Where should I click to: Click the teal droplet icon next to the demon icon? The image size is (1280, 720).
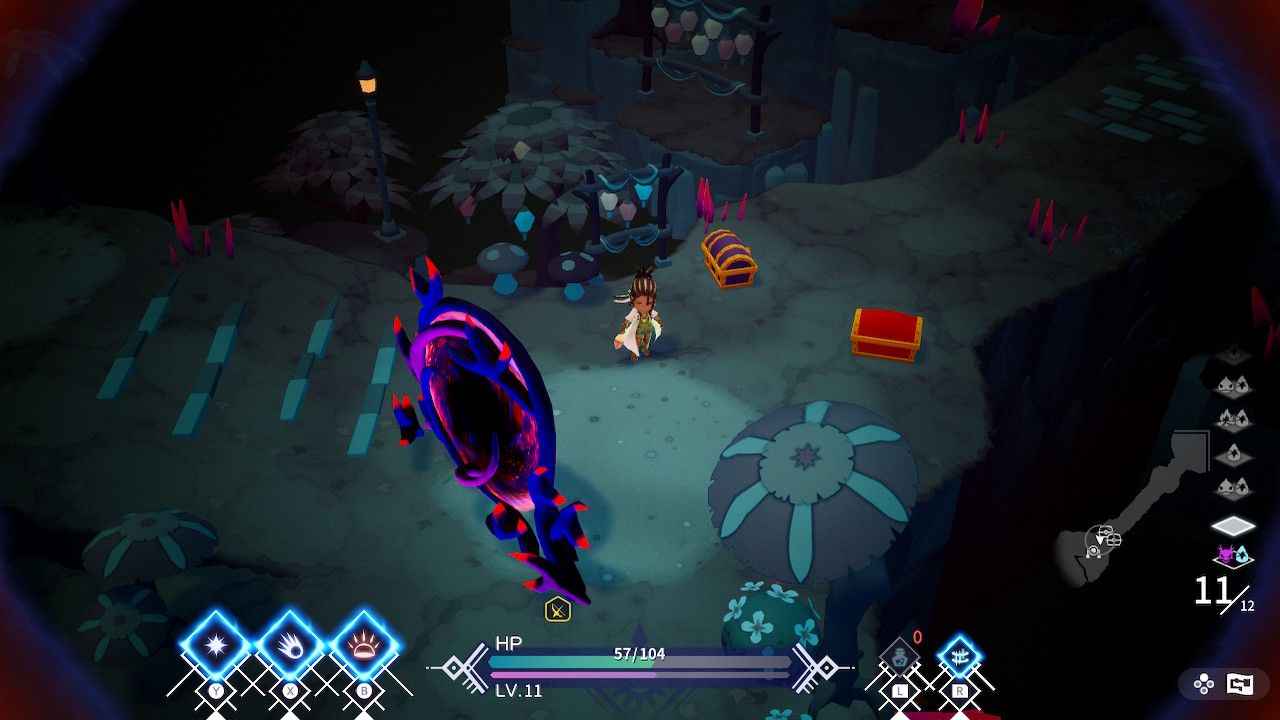(x=1243, y=553)
